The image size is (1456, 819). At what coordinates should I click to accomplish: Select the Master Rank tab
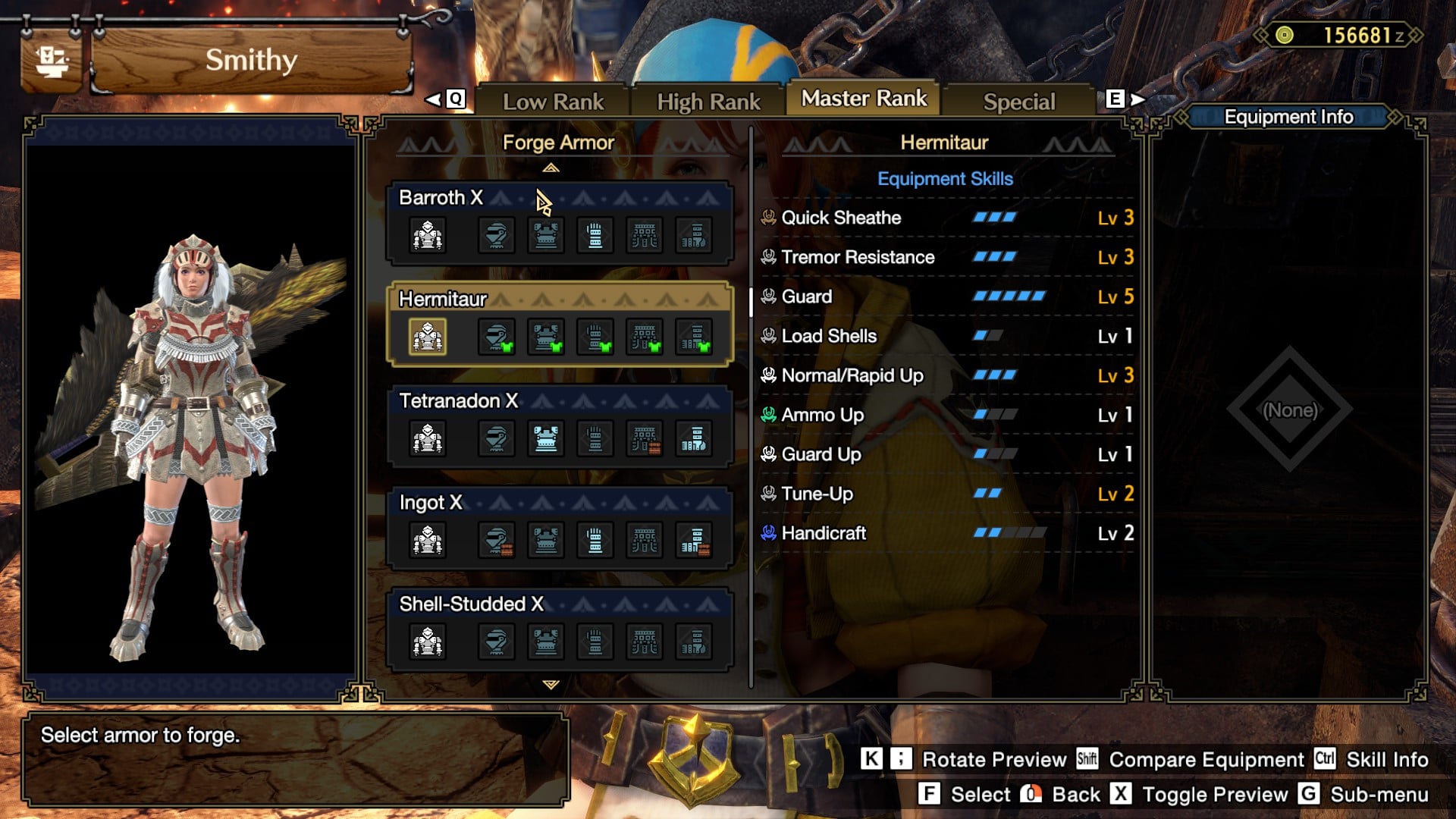point(864,99)
